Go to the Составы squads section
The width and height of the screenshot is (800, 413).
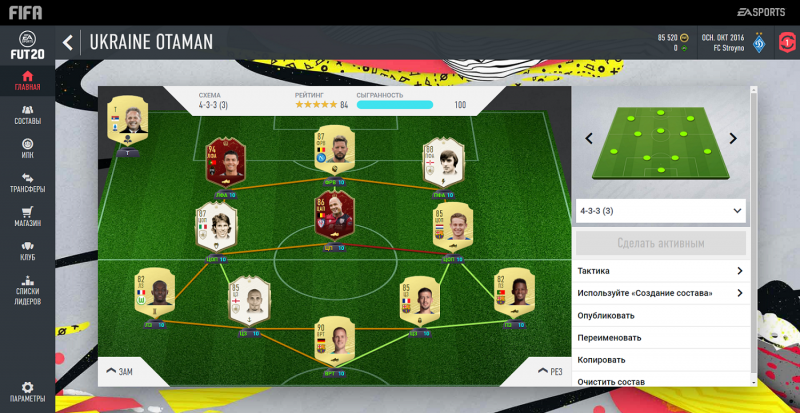27,114
